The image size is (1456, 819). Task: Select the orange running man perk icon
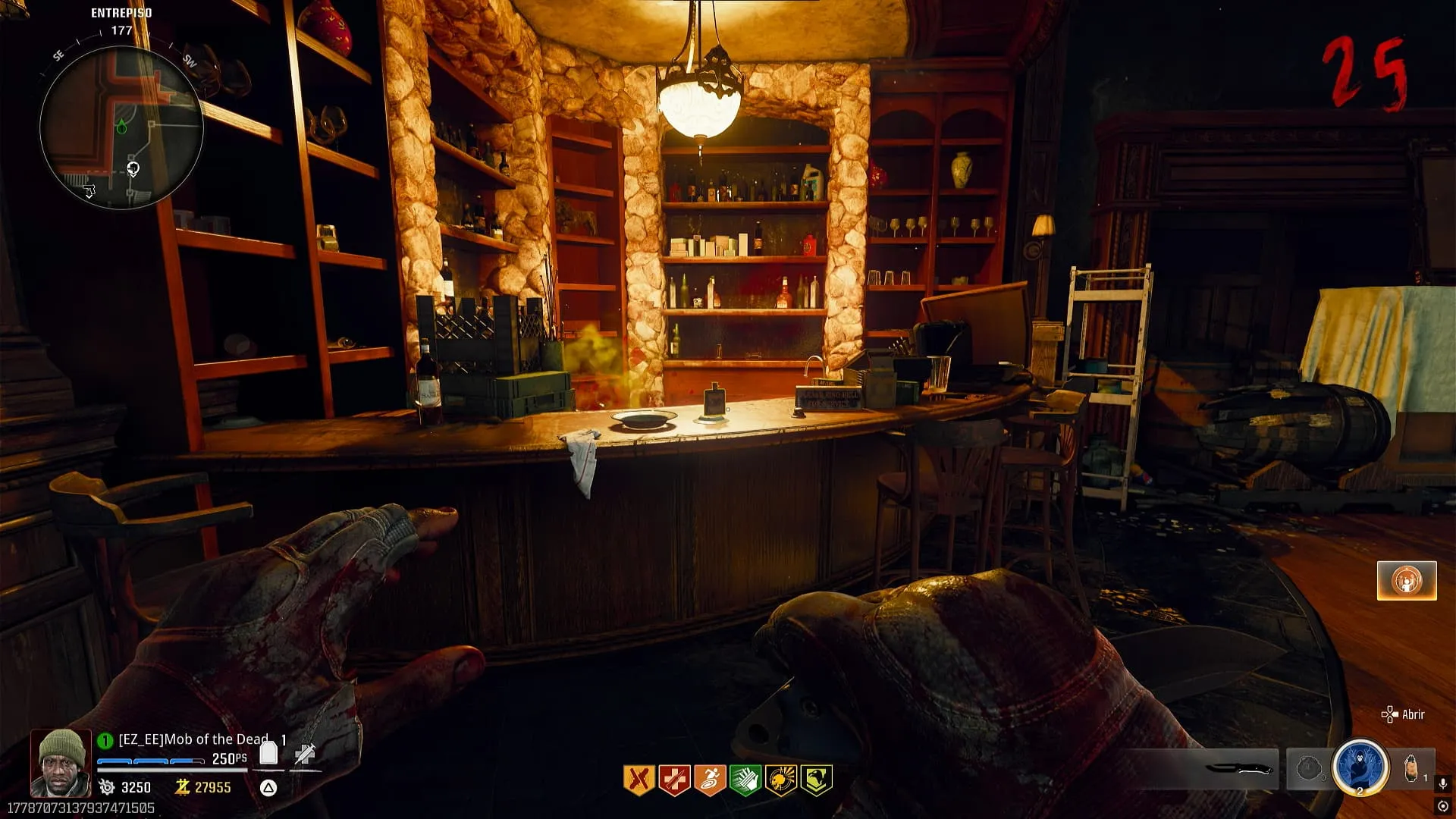710,780
